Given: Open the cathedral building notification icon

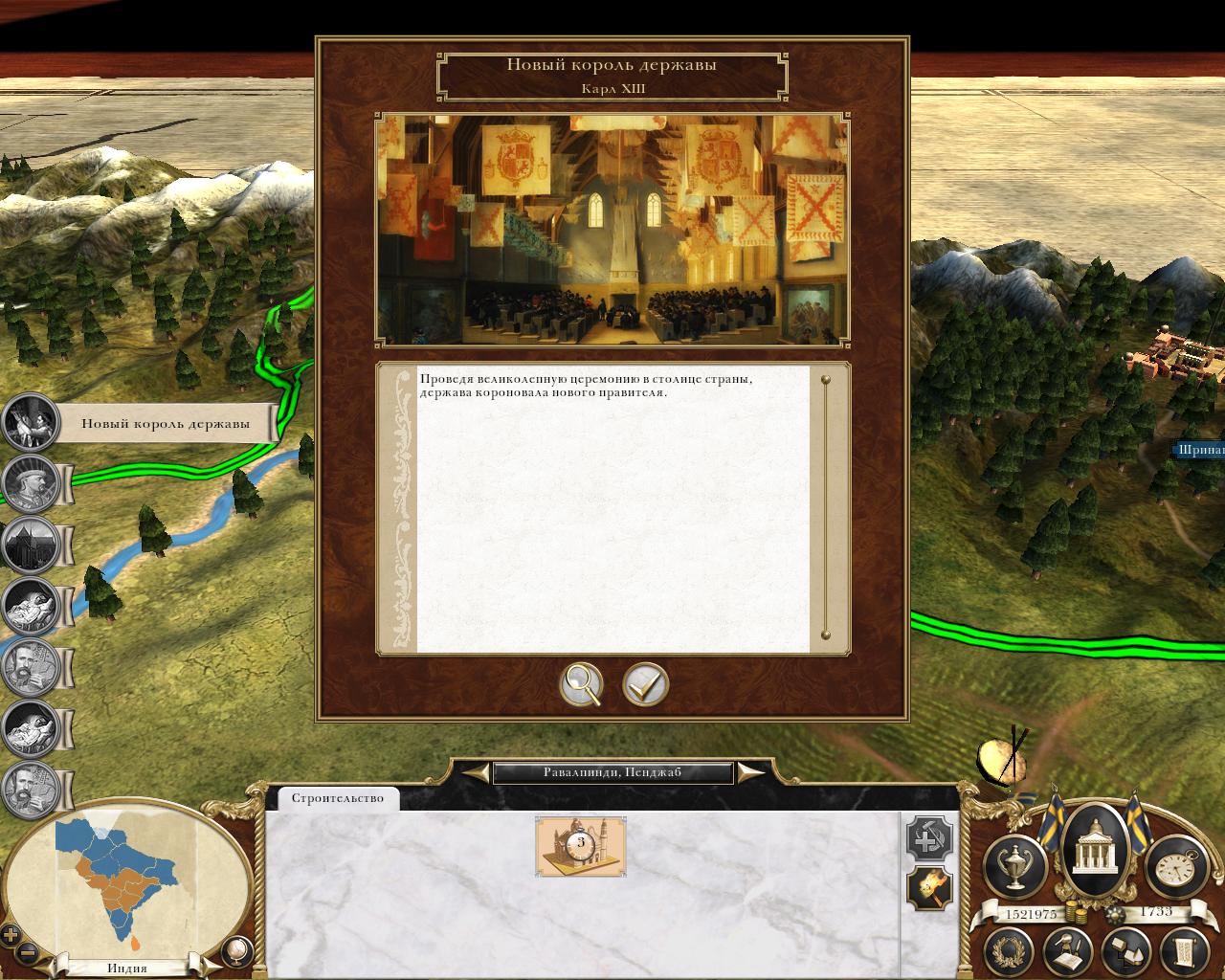Looking at the screenshot, I should 31,546.
